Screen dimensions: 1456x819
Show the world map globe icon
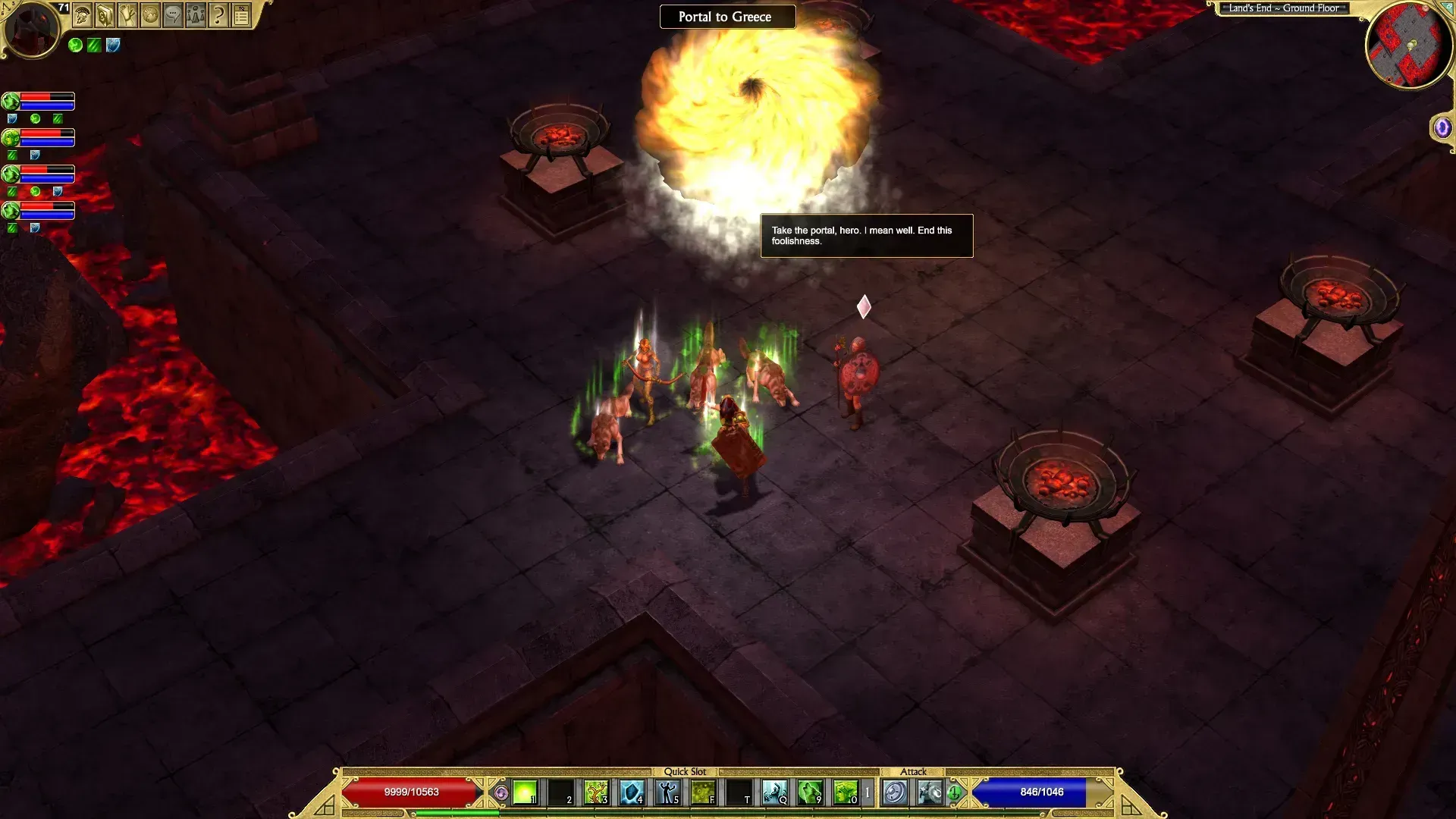tap(151, 14)
